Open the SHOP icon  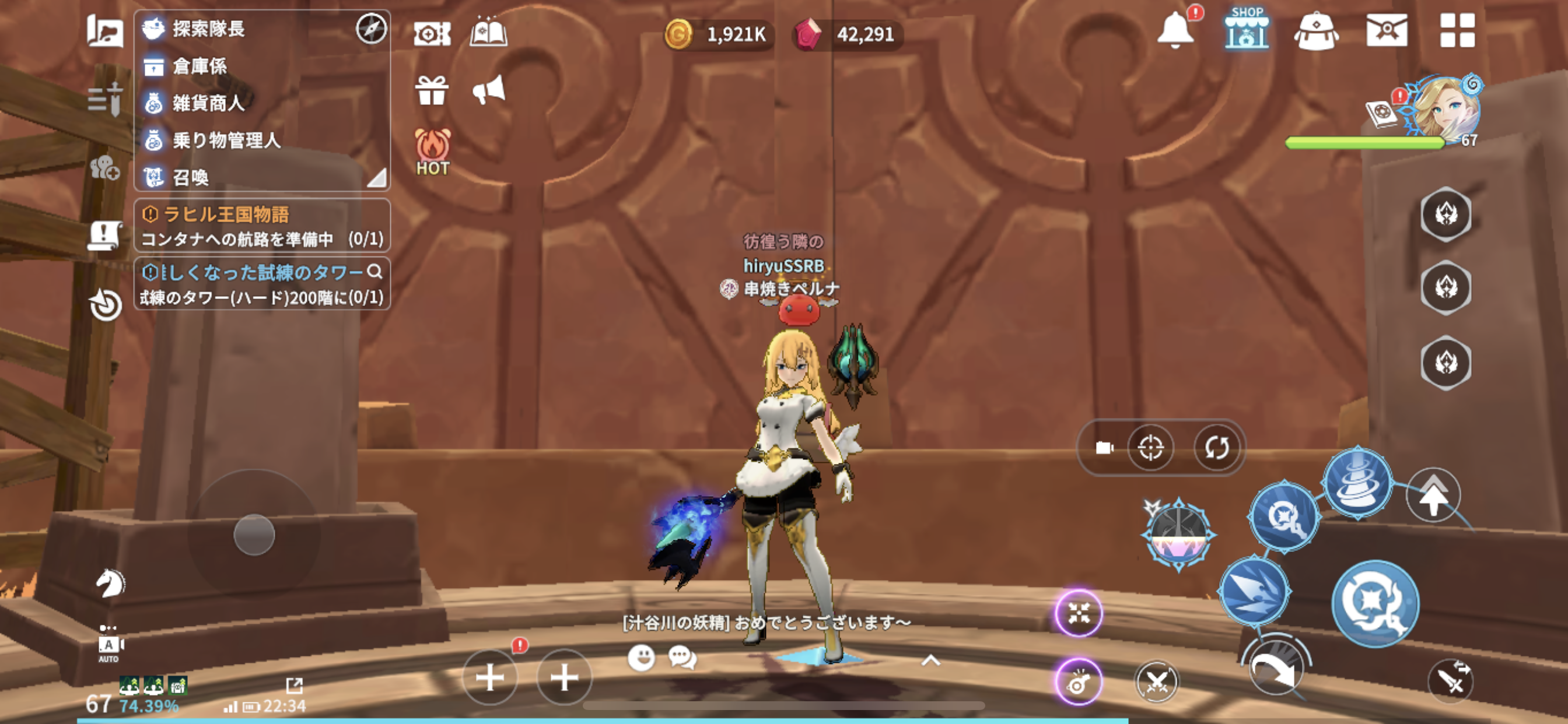coord(1245,30)
